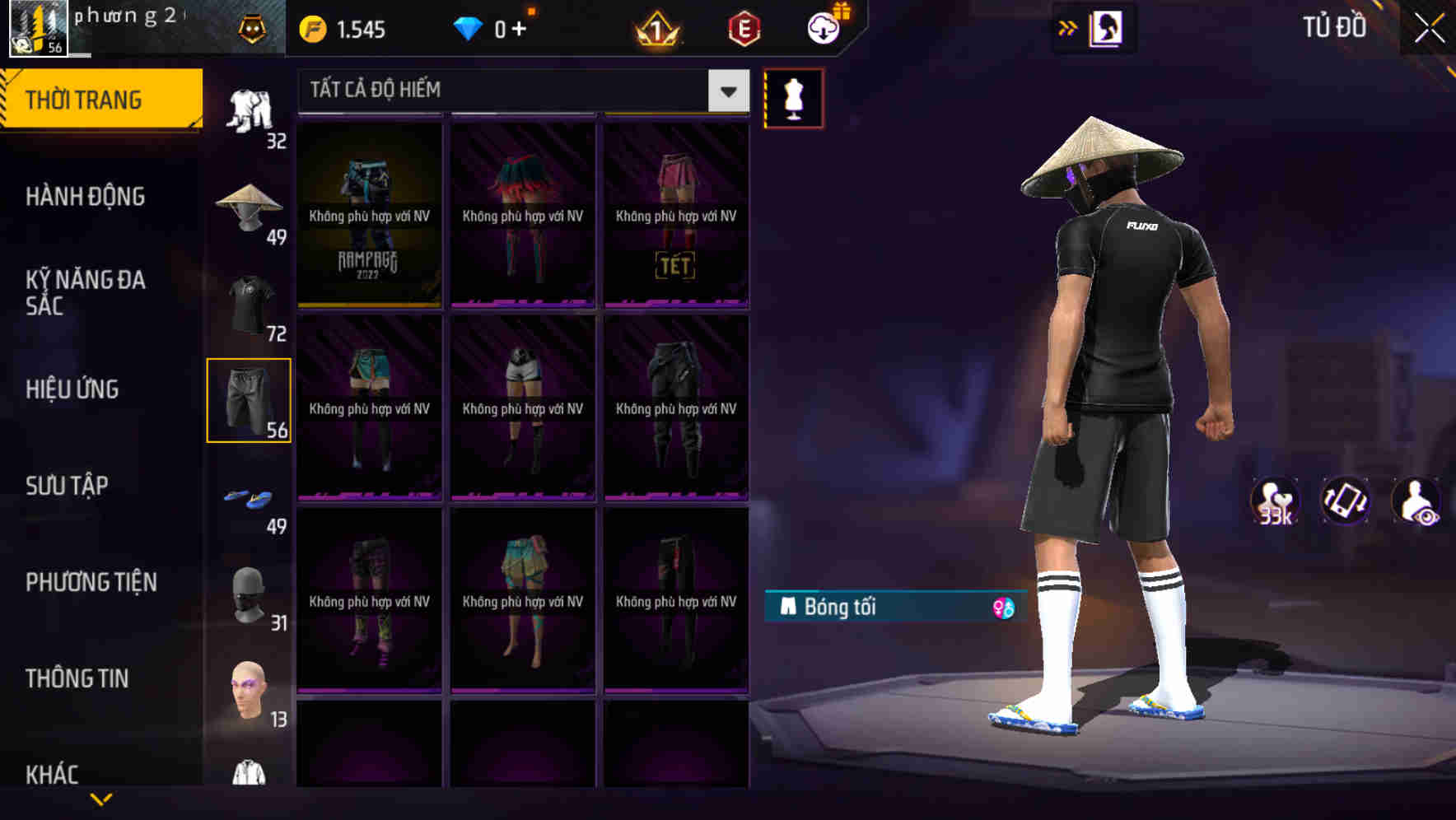This screenshot has width=1456, height=820.
Task: Select the equipped Bóng tối shorts entry
Action: point(865,608)
